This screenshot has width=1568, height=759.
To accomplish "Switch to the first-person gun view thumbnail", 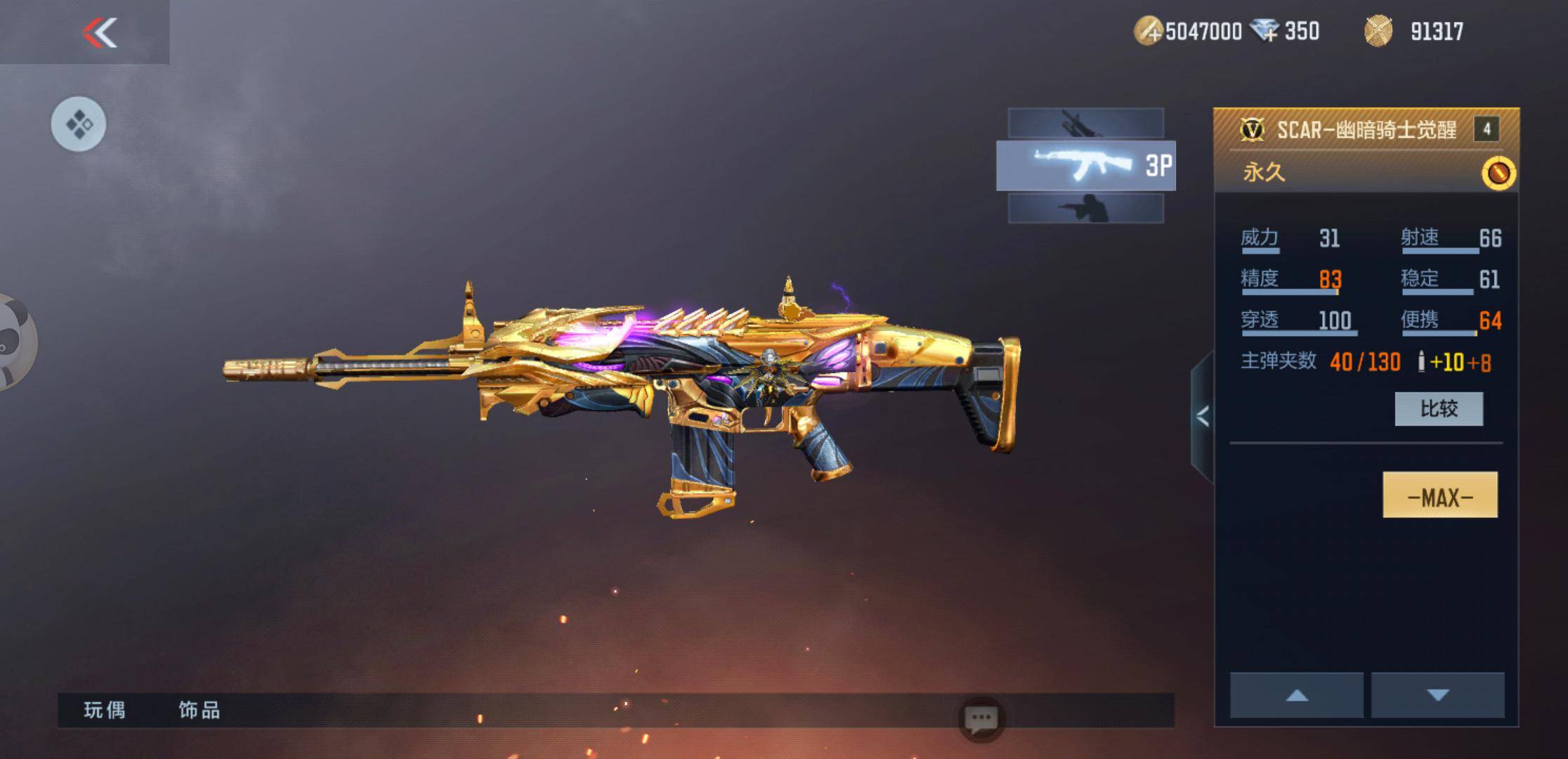I will (x=1085, y=123).
